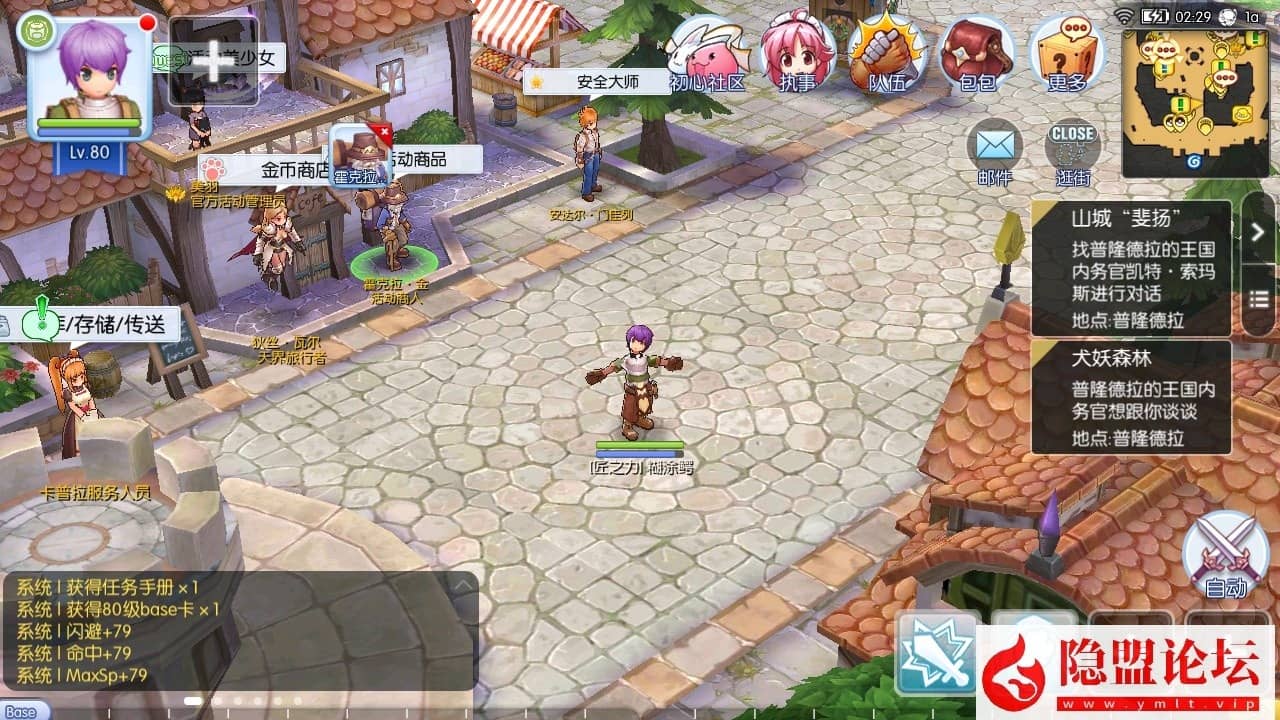This screenshot has height=720, width=1280.
Task: Click the system chat log box
Action: coord(230,632)
